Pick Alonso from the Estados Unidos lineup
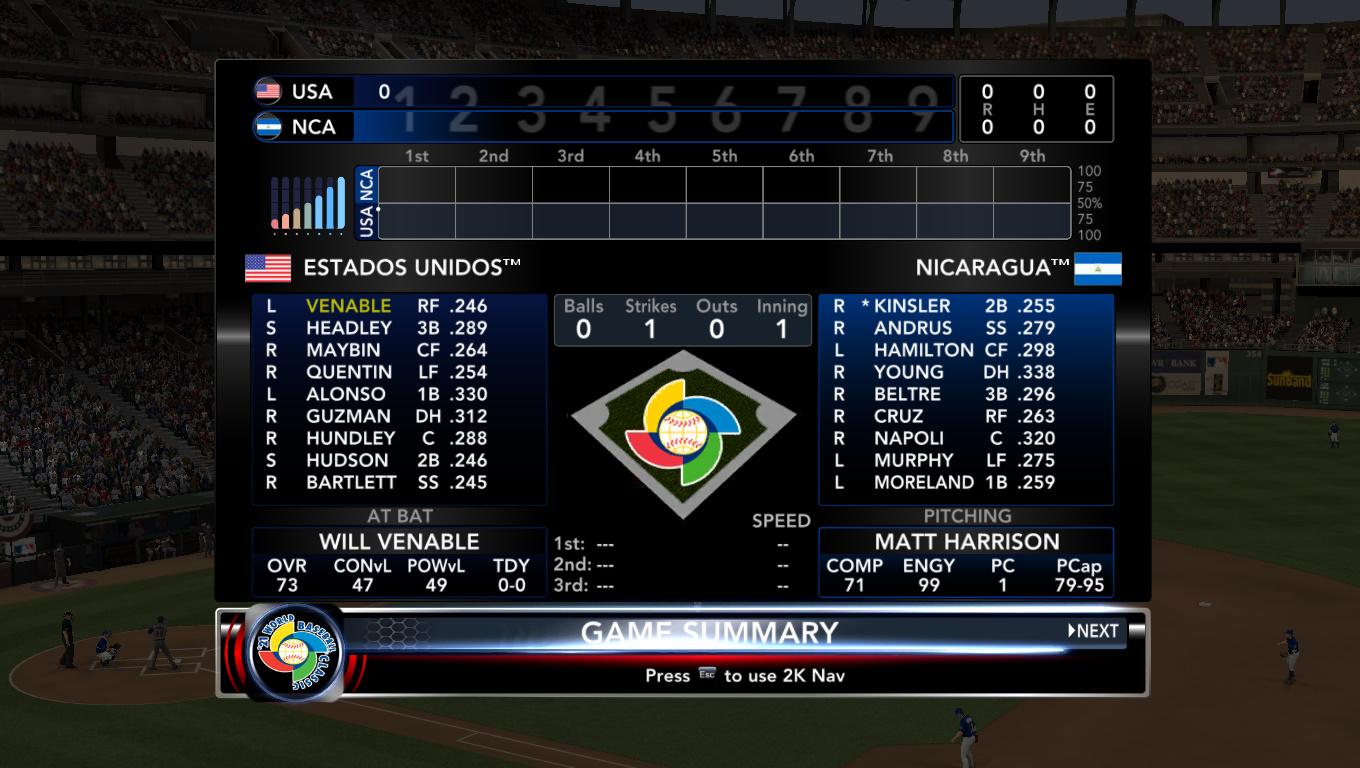 [x=345, y=394]
